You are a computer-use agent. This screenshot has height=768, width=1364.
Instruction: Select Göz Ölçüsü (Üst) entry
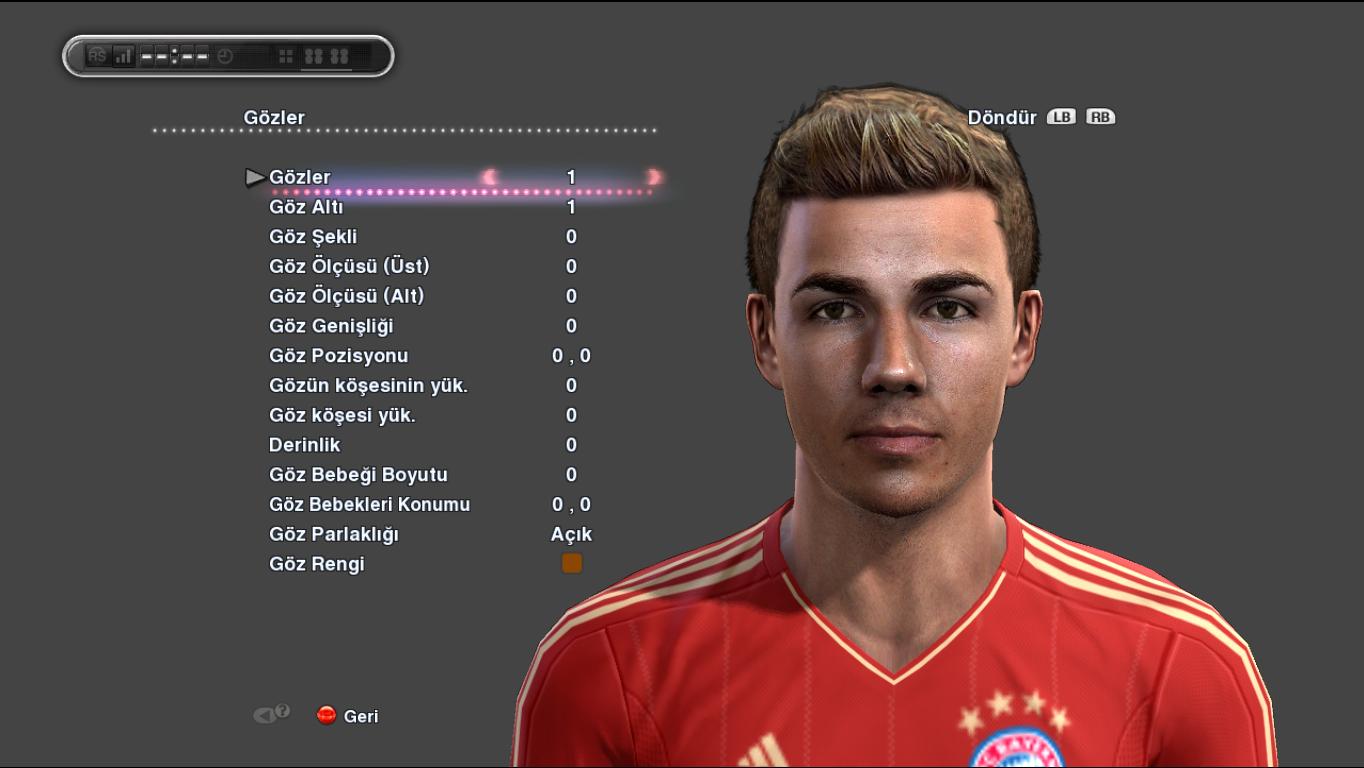pos(349,267)
